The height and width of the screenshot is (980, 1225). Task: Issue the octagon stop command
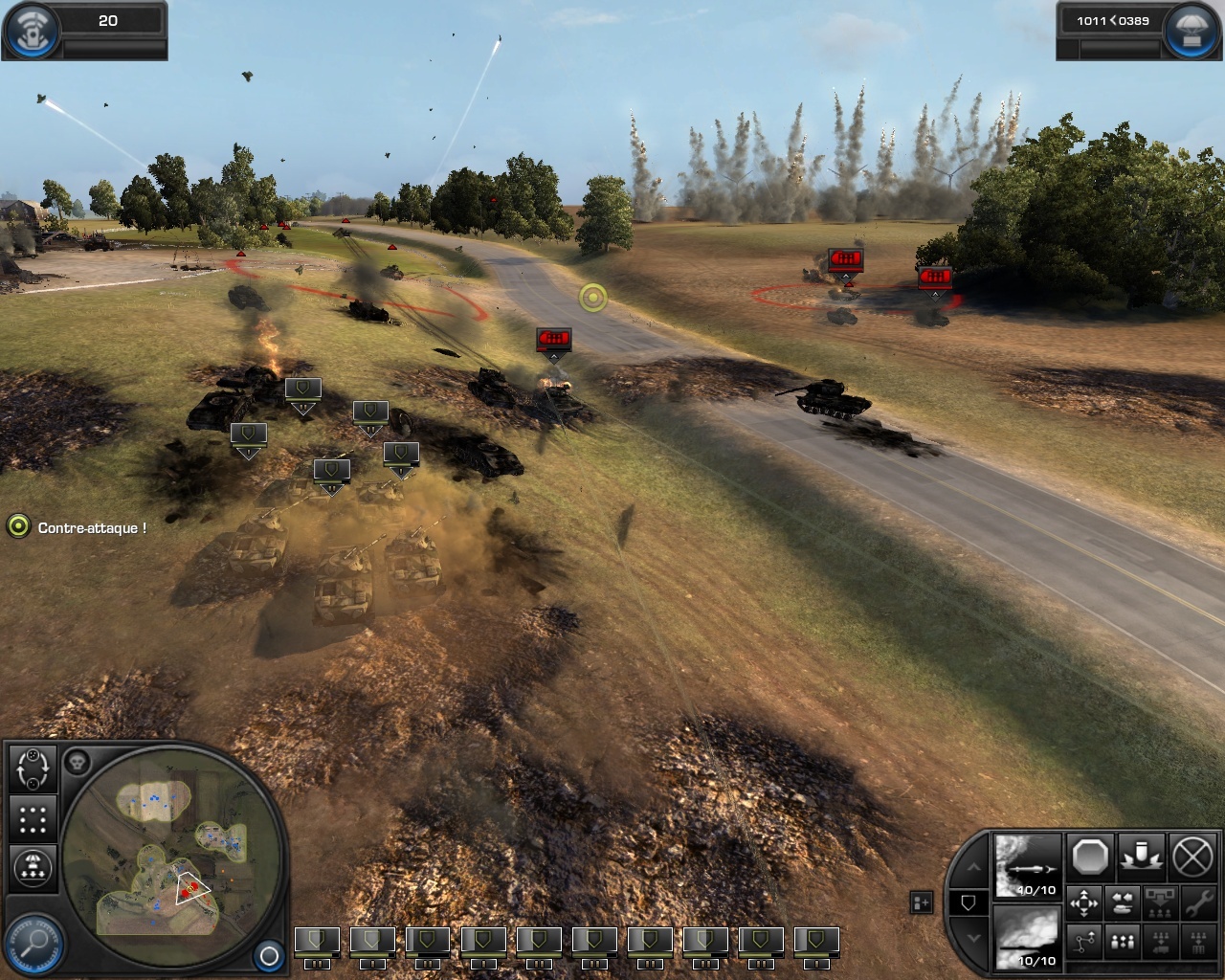1090,857
